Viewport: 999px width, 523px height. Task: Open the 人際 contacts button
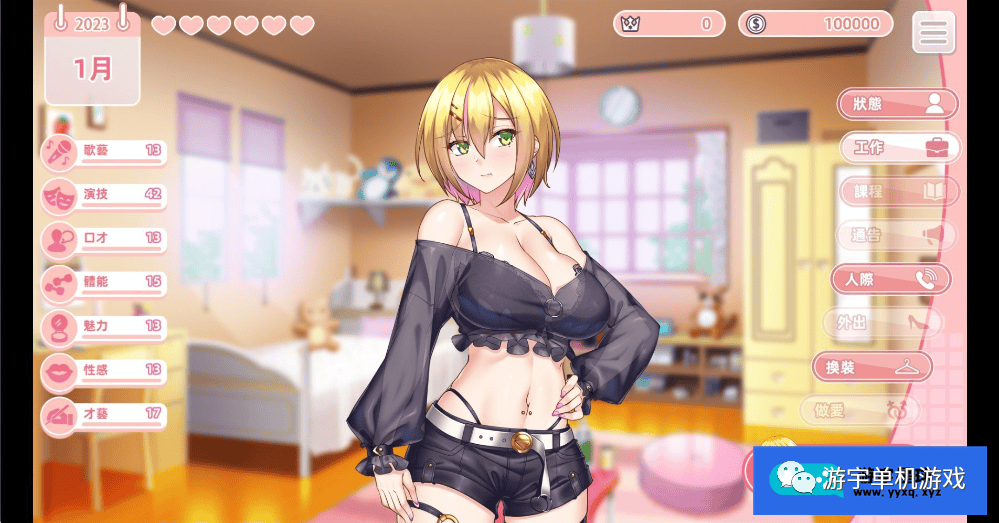click(889, 279)
